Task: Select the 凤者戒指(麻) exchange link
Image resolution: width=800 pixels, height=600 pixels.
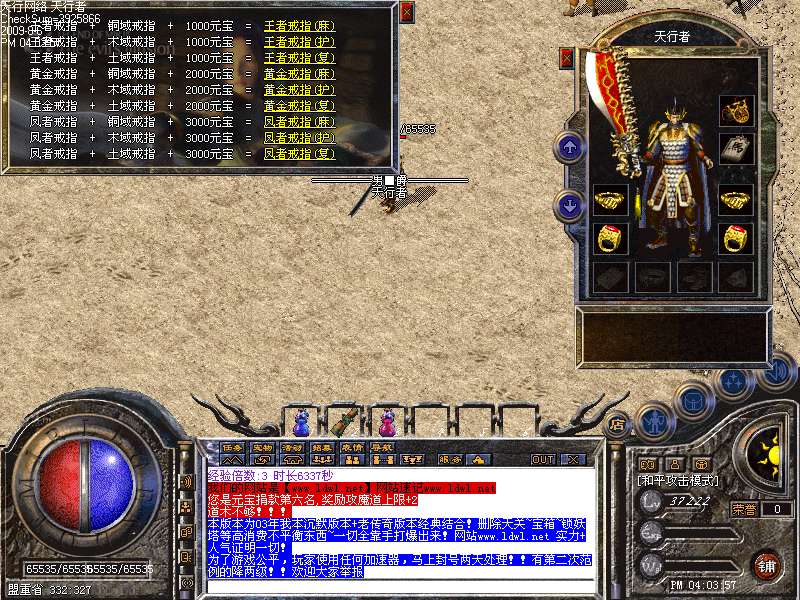Action: click(299, 121)
